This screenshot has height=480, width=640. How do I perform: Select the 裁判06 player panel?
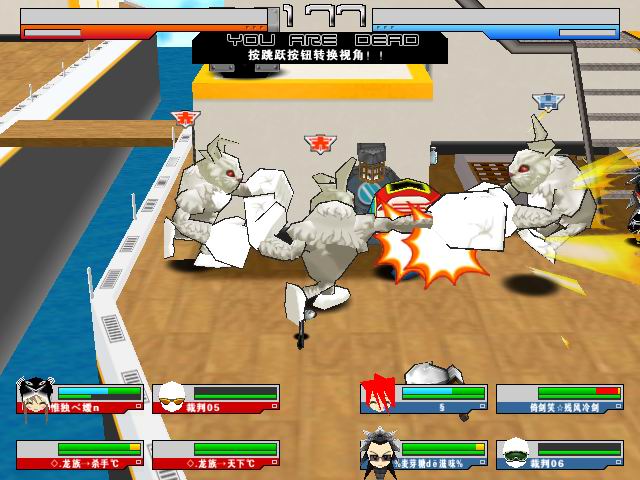point(559,455)
